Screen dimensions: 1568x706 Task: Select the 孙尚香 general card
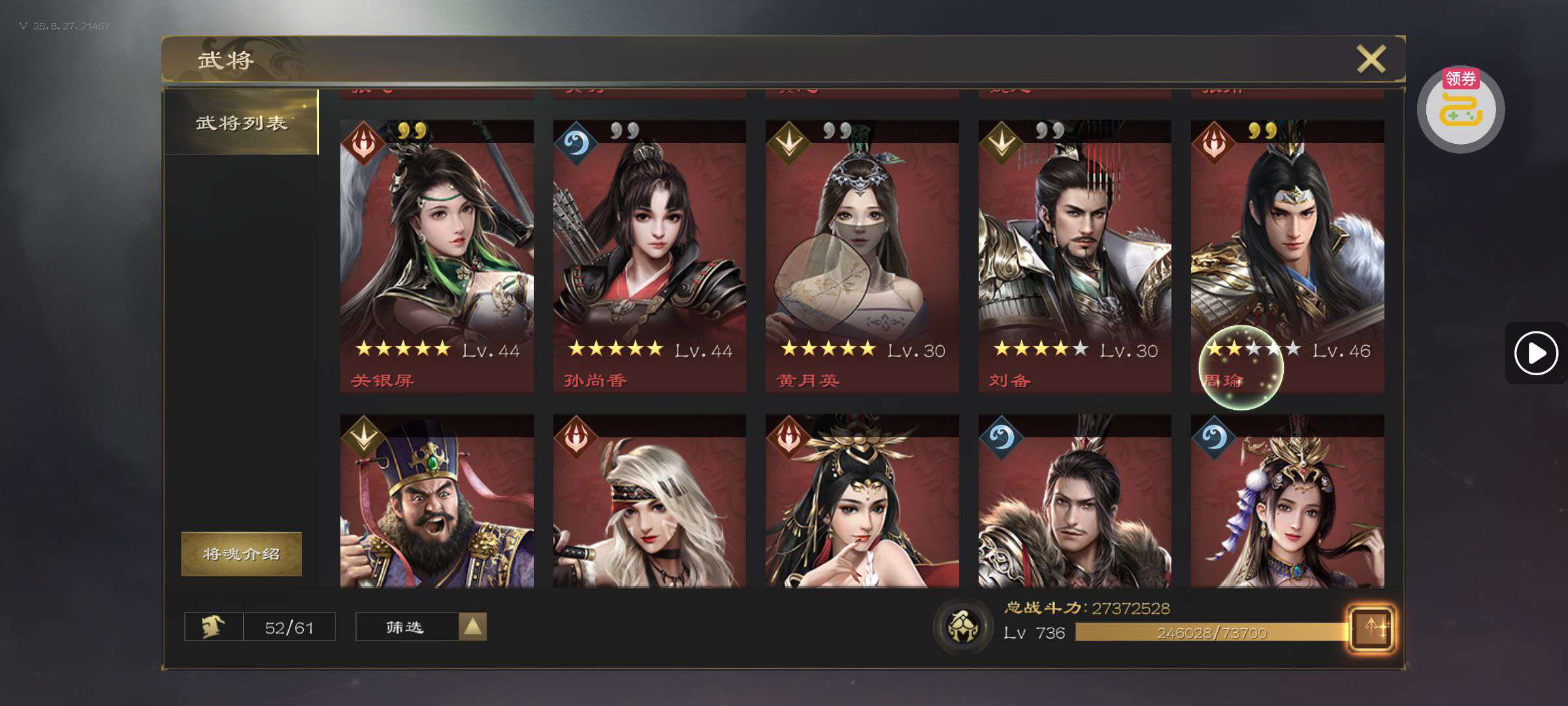click(649, 256)
